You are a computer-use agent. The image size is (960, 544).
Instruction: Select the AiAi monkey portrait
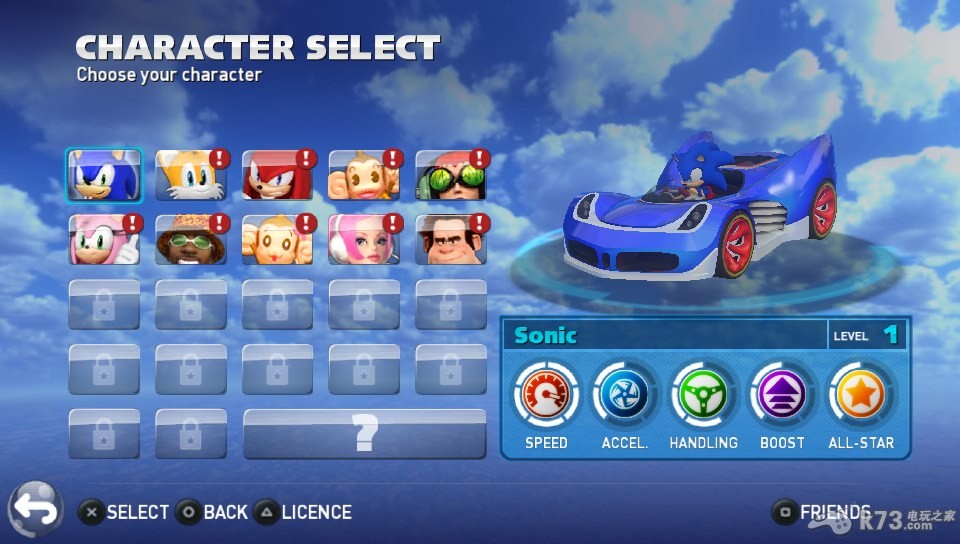tap(364, 176)
